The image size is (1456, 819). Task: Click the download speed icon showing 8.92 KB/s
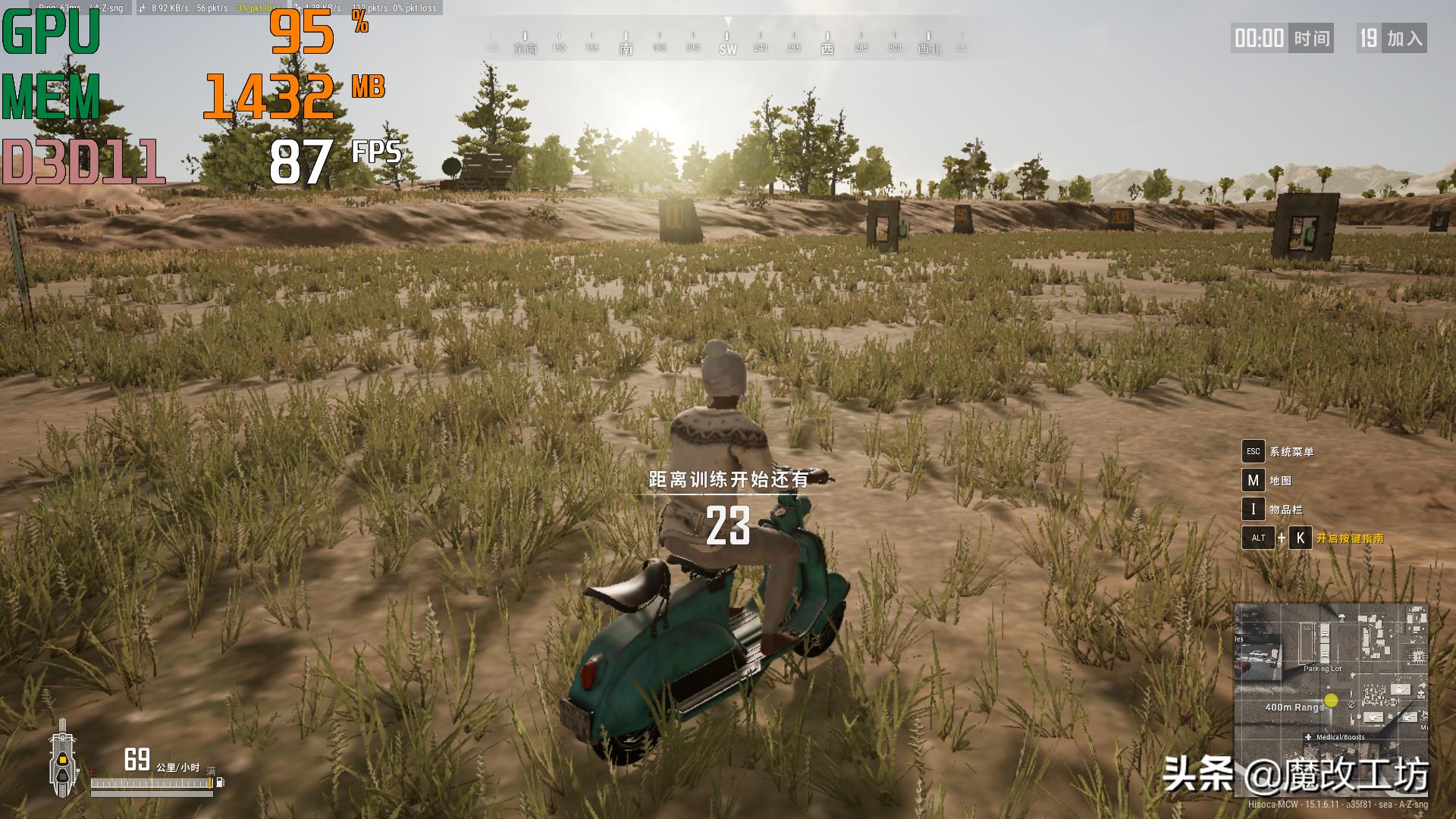click(x=143, y=9)
